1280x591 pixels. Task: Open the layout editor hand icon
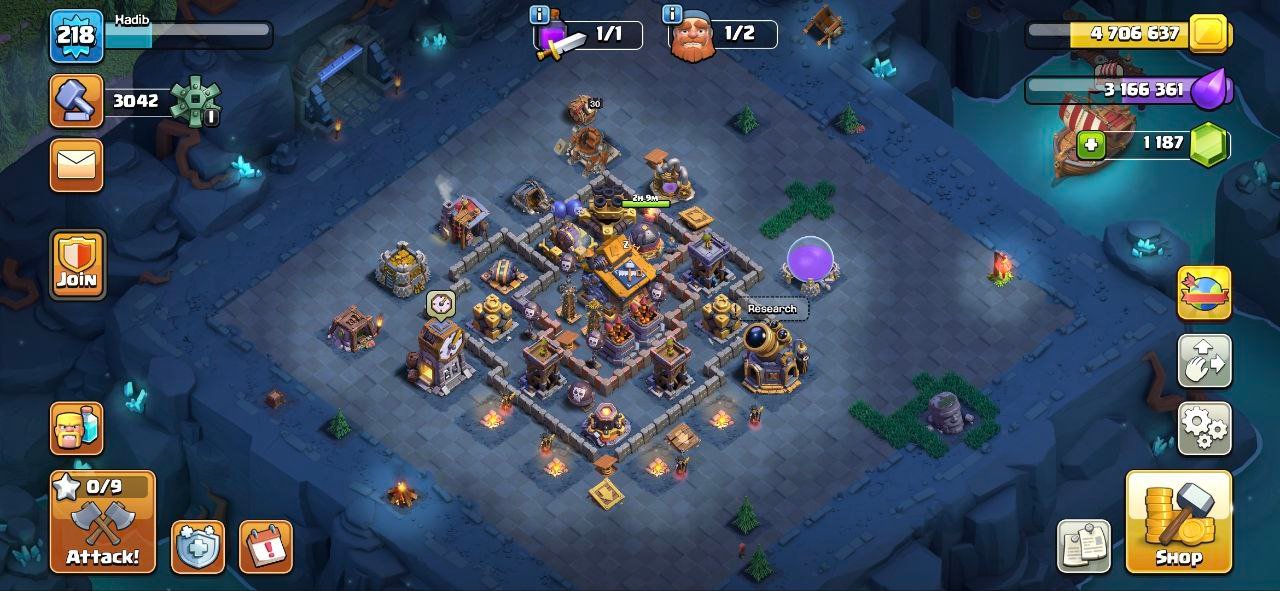pos(1204,361)
